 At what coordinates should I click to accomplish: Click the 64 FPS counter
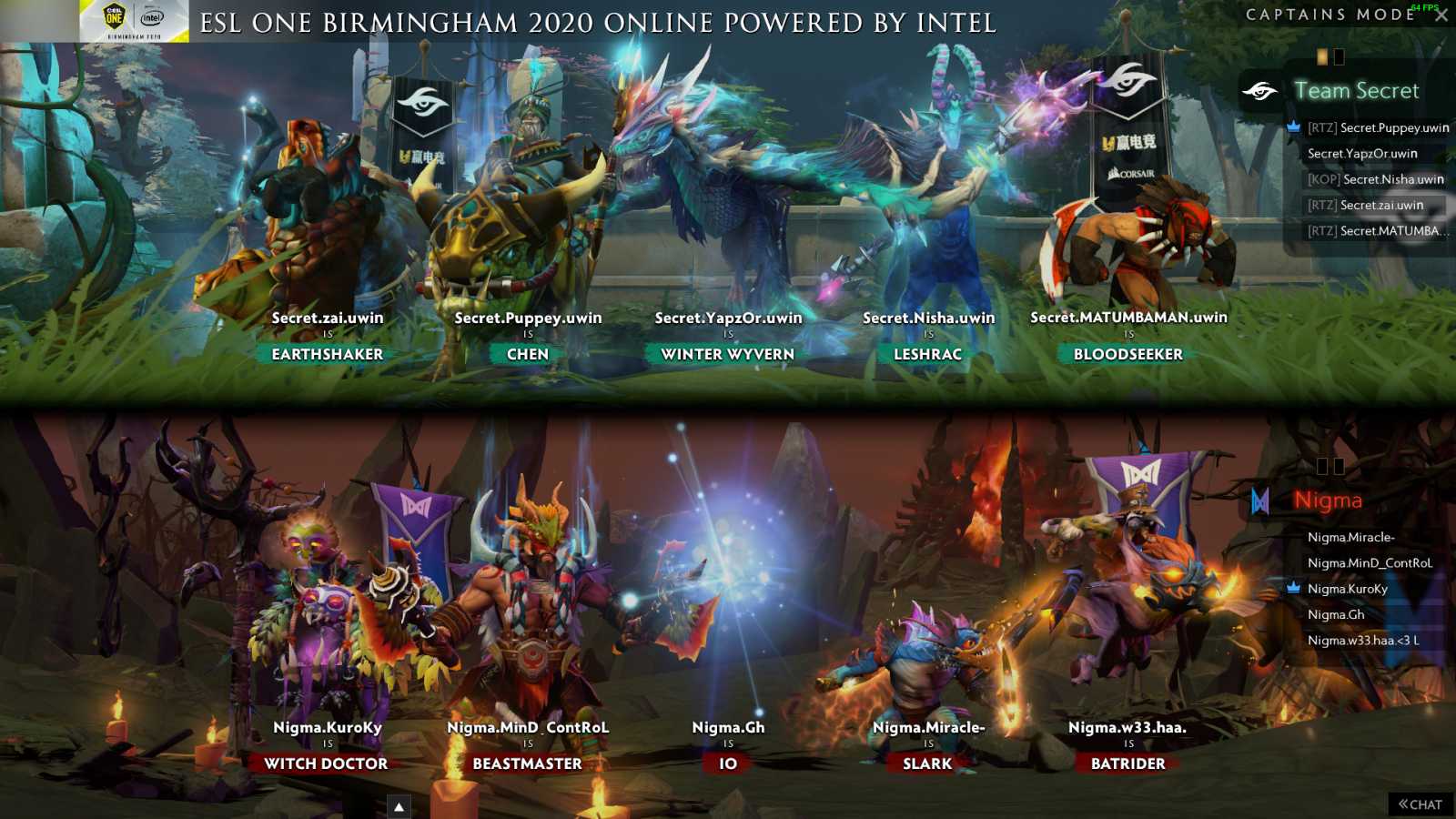pos(1425,7)
